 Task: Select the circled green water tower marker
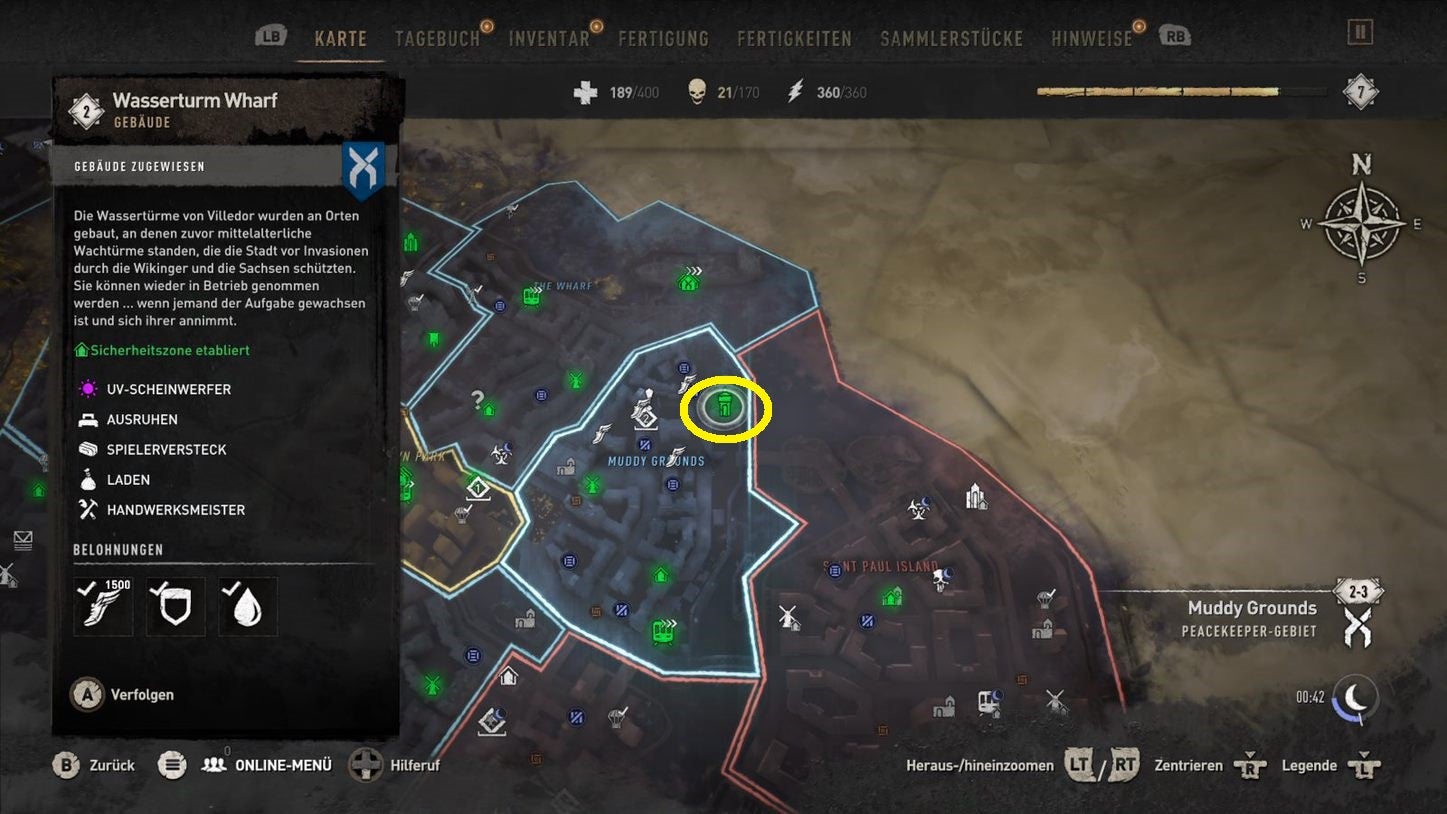725,407
